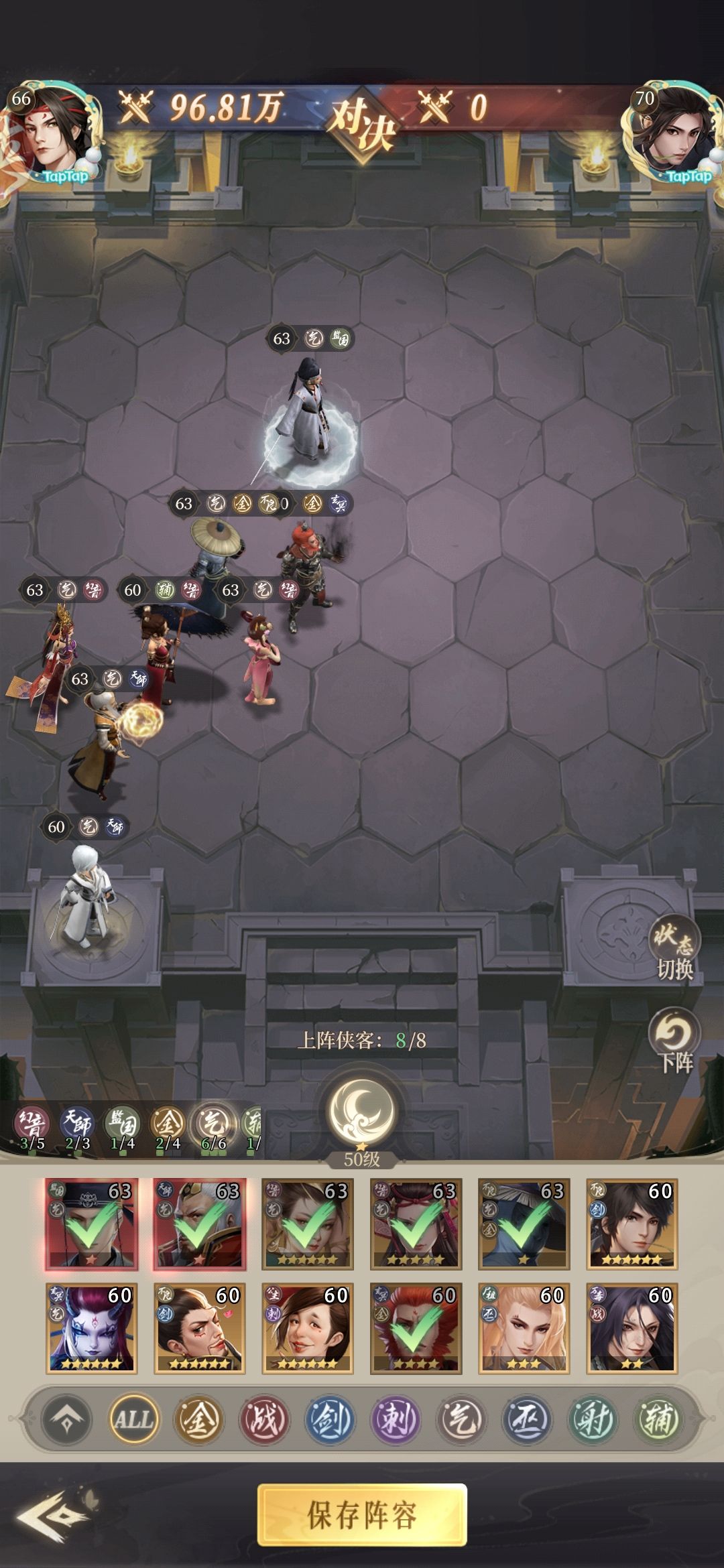Viewport: 724px width, 1568px height.
Task: Pick the straw hat hero card
Action: pos(524,1224)
